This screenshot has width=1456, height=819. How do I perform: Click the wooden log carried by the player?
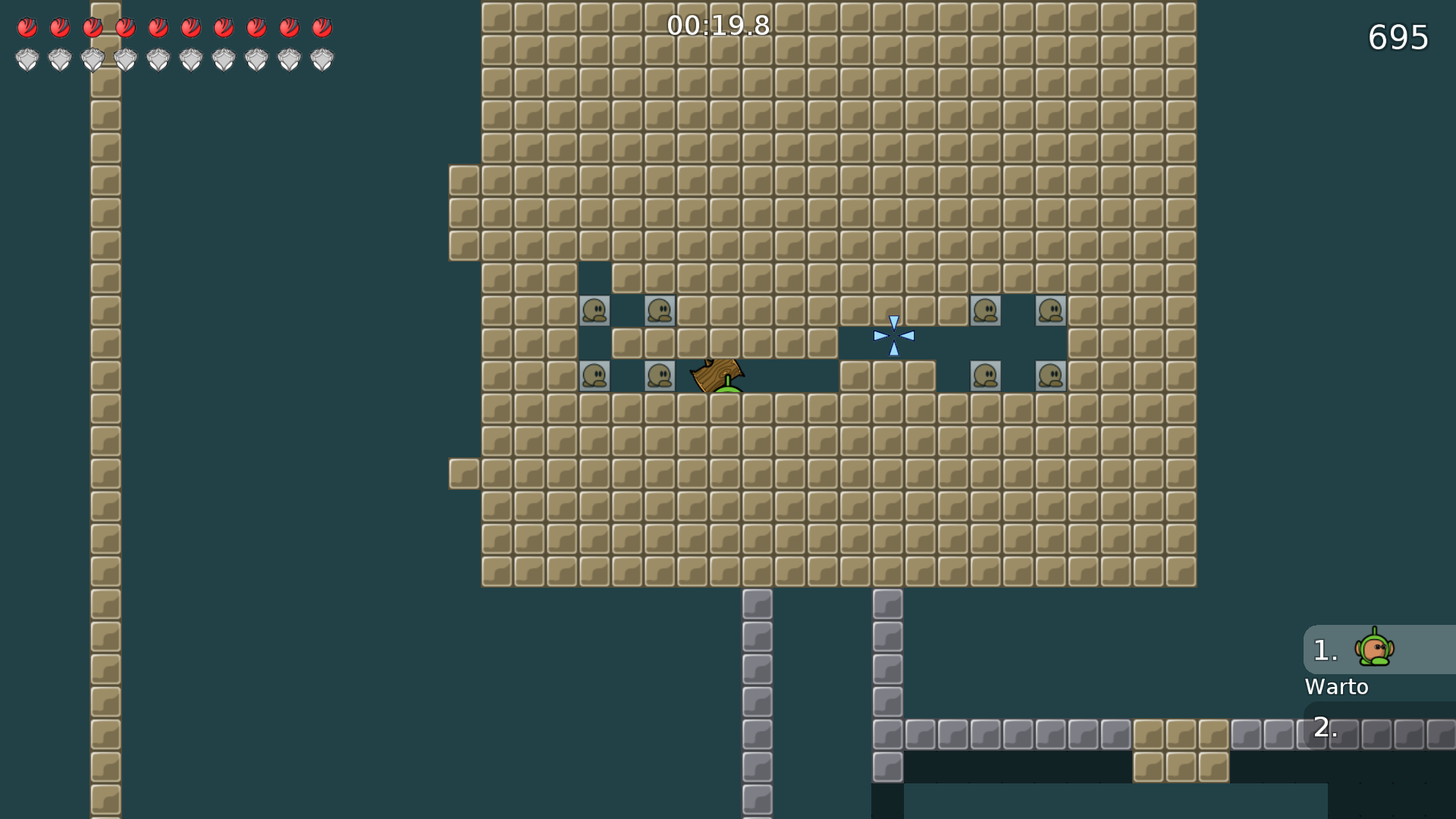point(716,373)
